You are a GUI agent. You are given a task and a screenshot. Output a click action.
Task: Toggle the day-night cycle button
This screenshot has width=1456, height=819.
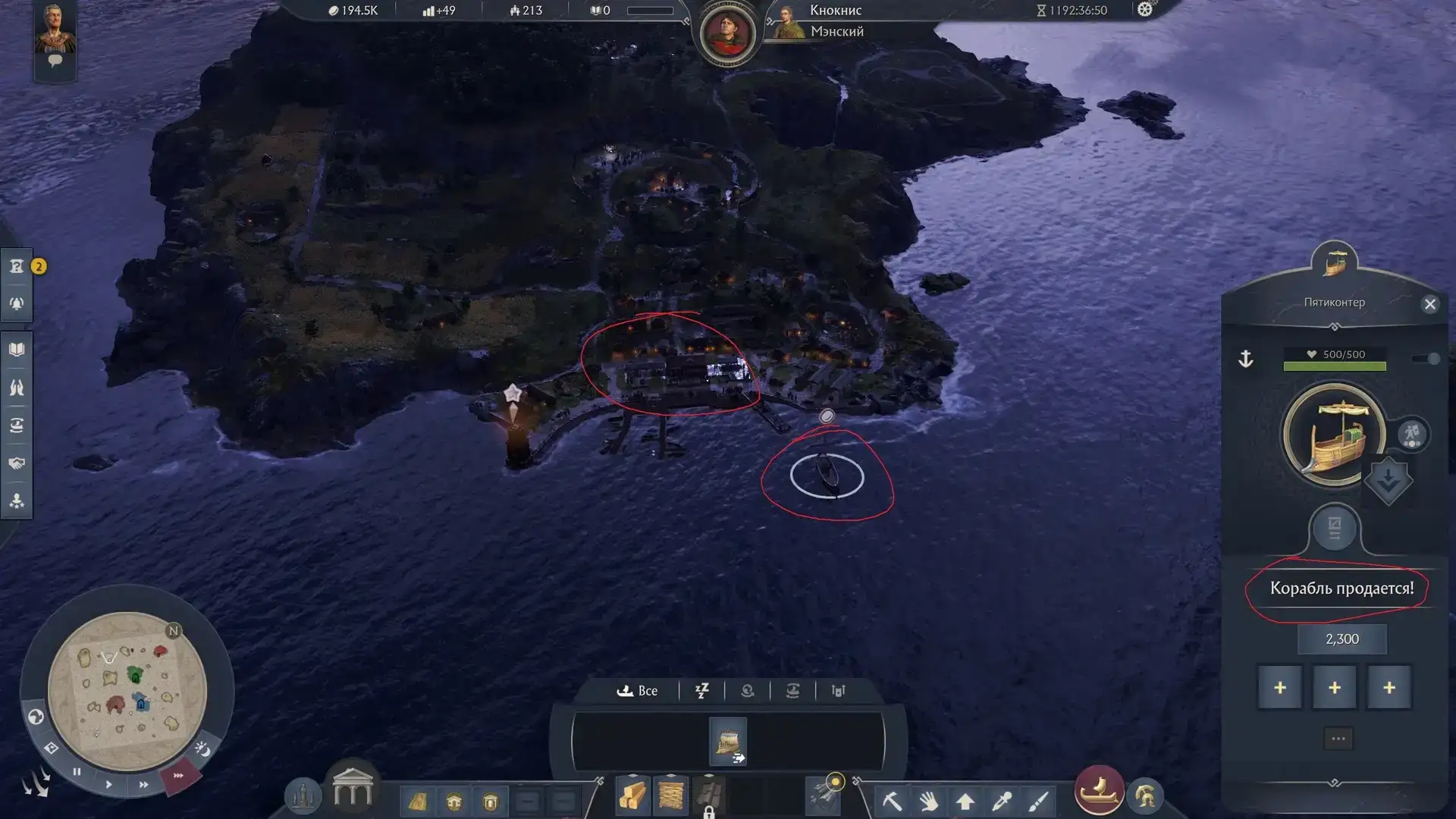202,749
